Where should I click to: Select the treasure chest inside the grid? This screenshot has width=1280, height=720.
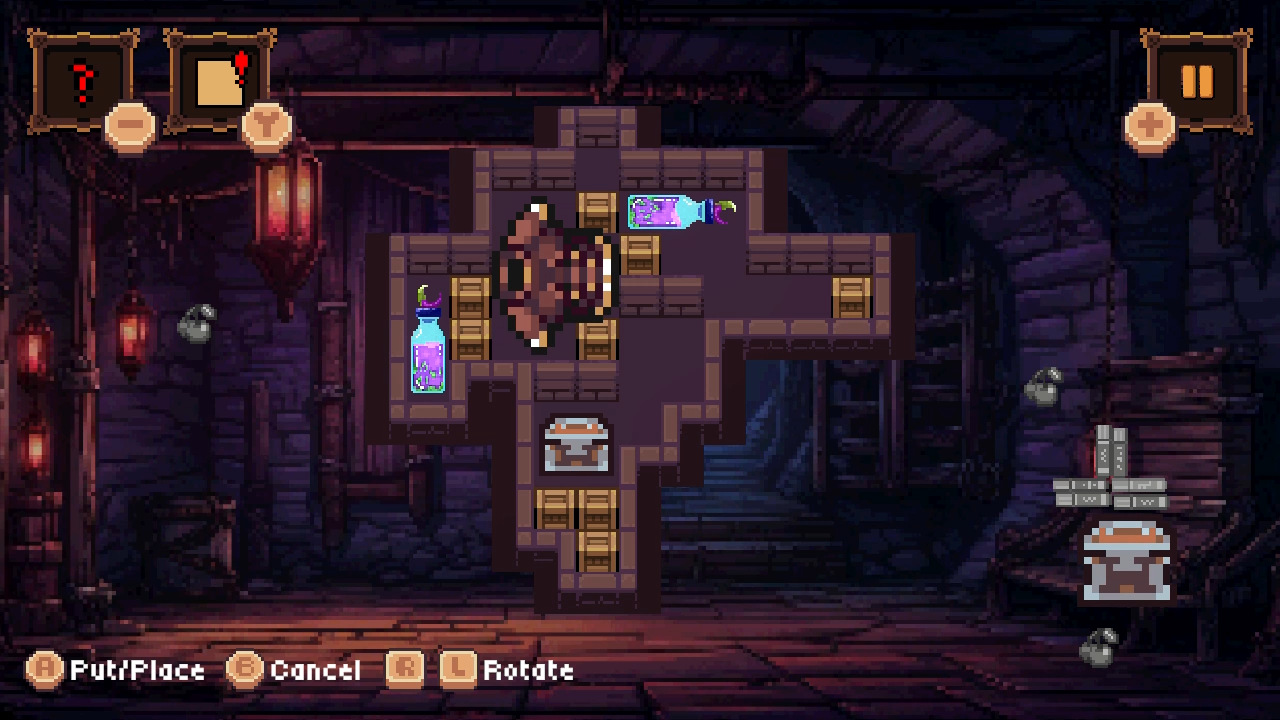[574, 443]
